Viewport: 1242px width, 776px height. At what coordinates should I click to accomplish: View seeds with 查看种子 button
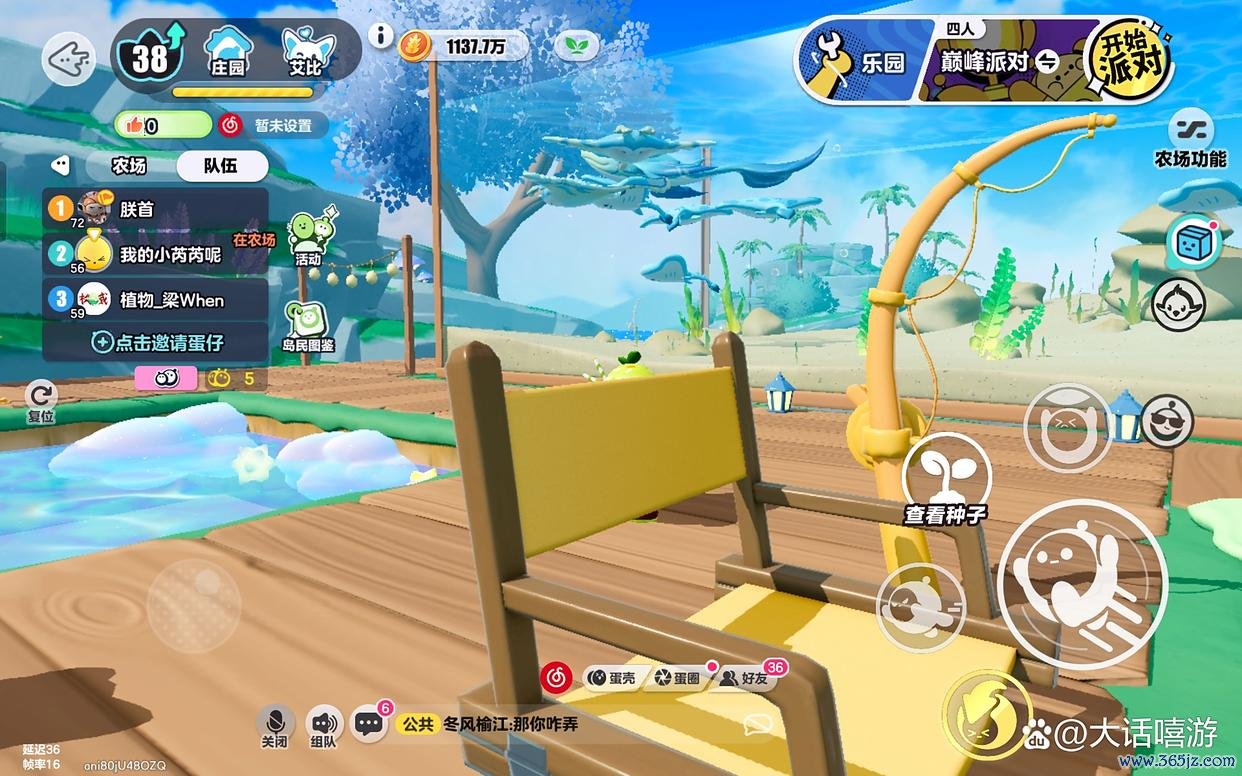point(946,482)
